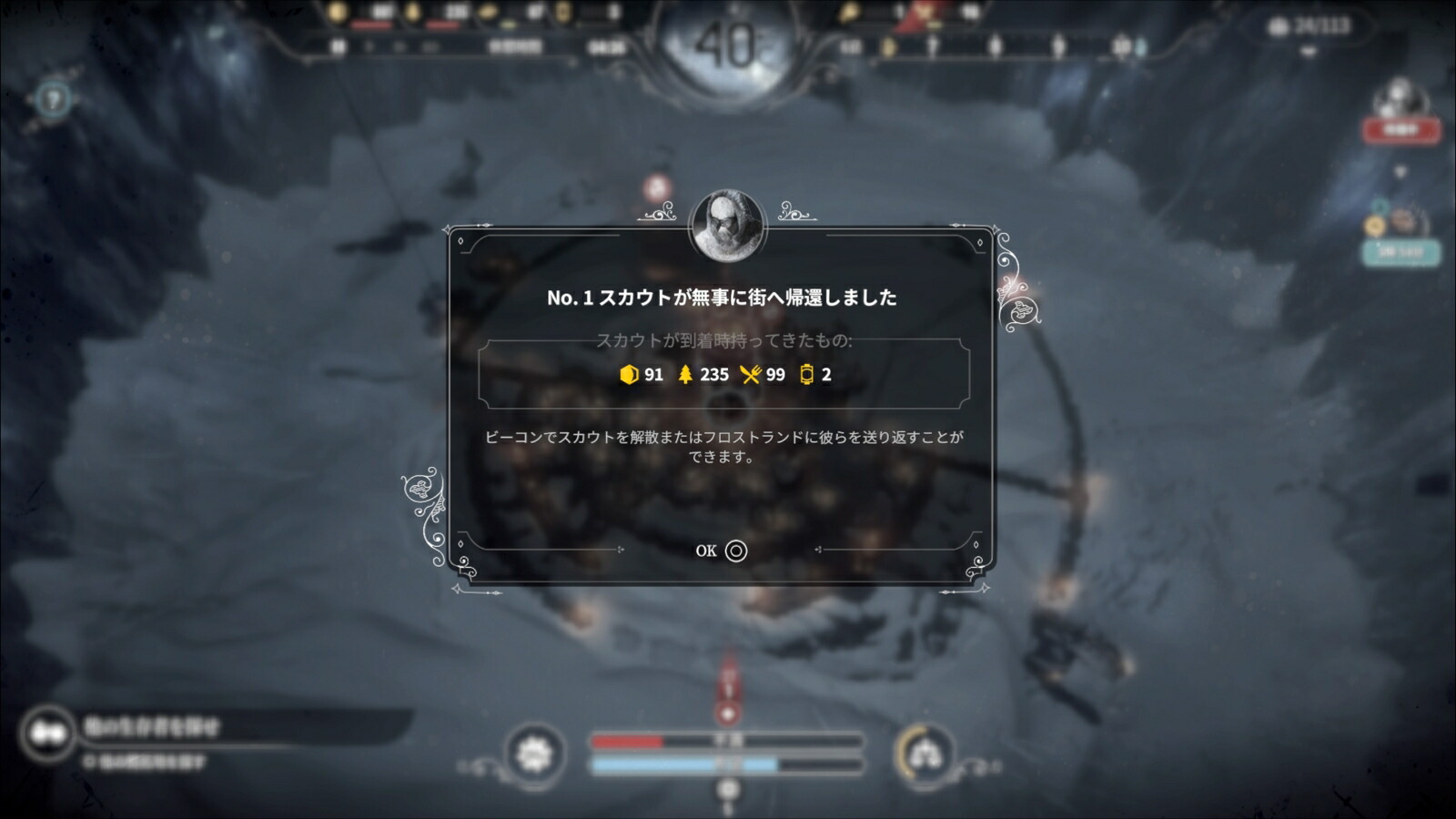Image resolution: width=1456 pixels, height=819 pixels.
Task: Click the coal icon in the scout cargo list
Action: pyautogui.click(x=628, y=375)
